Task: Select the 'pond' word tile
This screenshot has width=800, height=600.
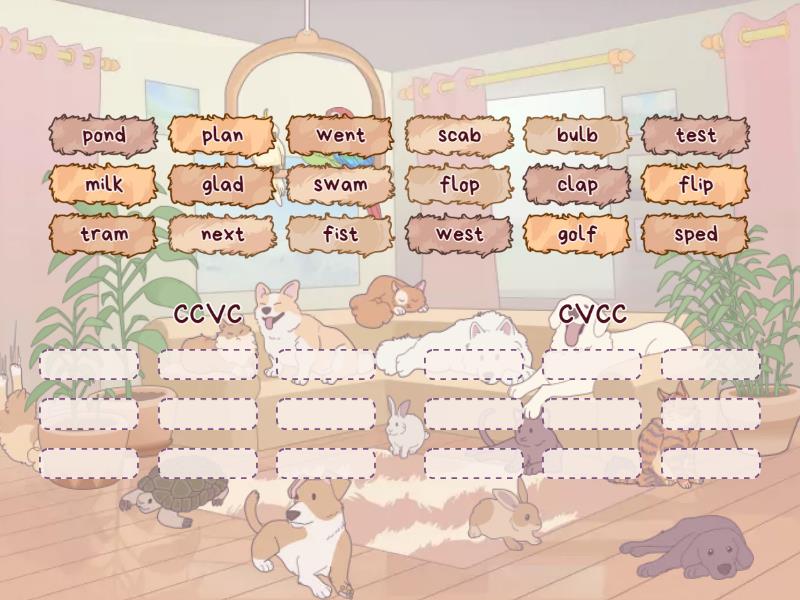Action: pos(104,135)
